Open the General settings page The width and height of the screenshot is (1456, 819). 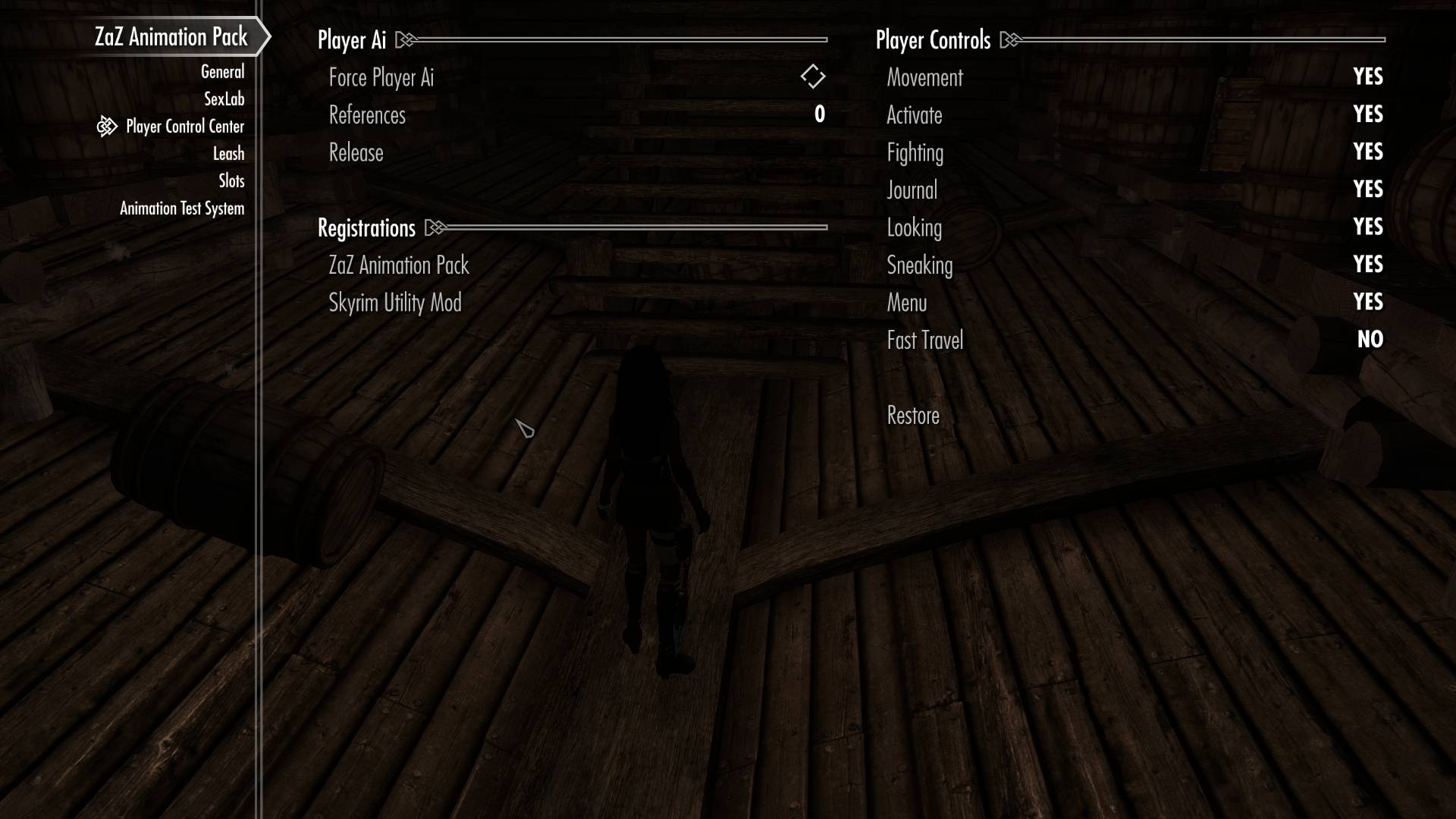tap(221, 71)
